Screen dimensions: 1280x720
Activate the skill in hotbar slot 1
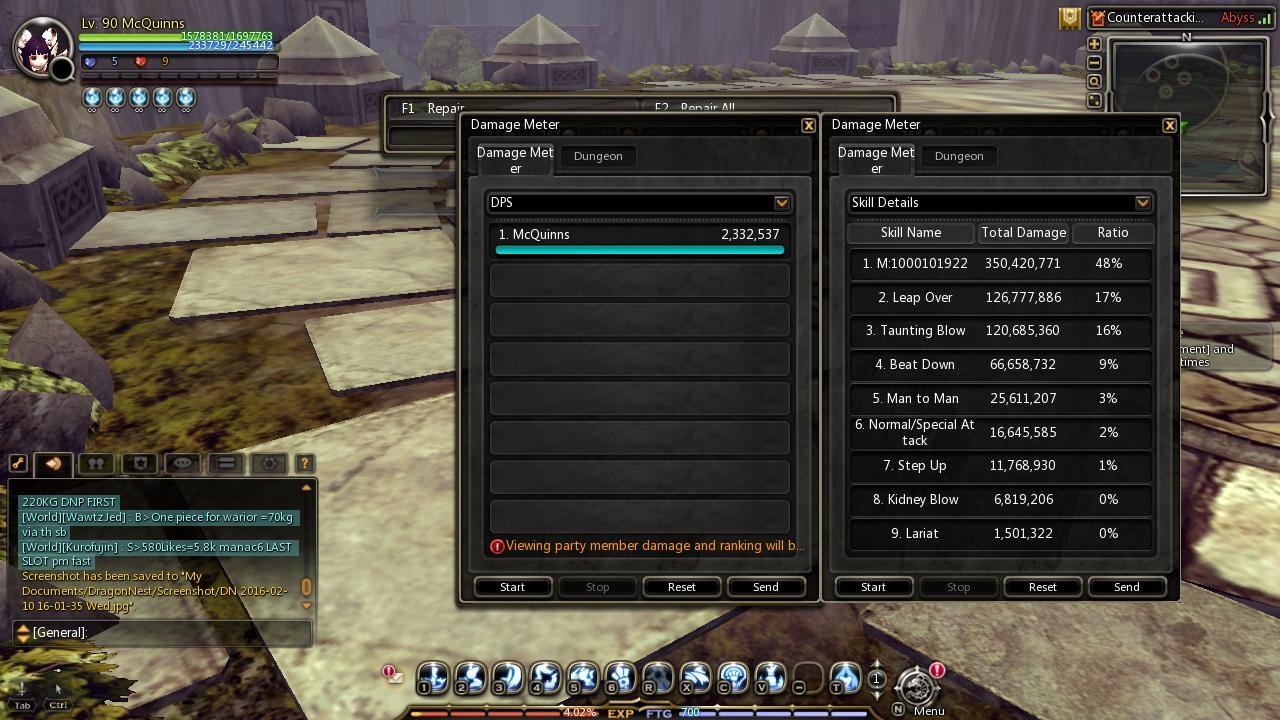coord(431,678)
